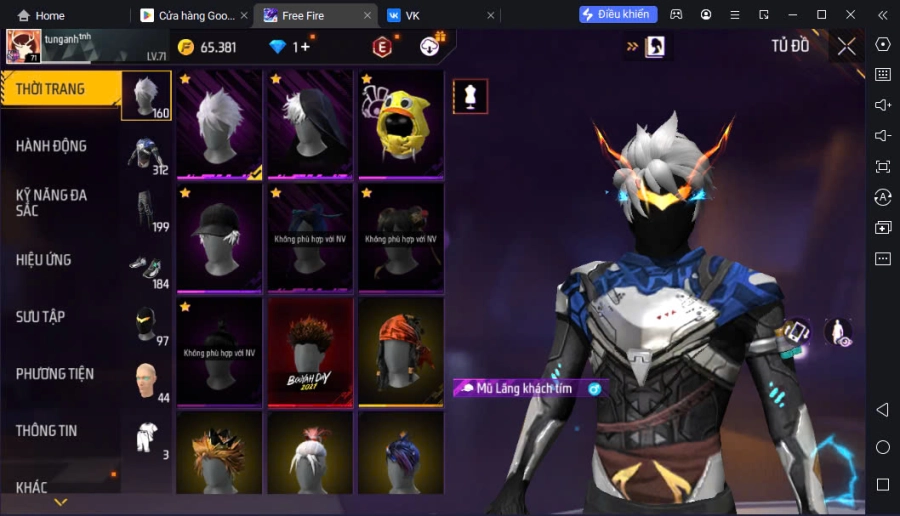Select the white spiky hair item

click(219, 124)
